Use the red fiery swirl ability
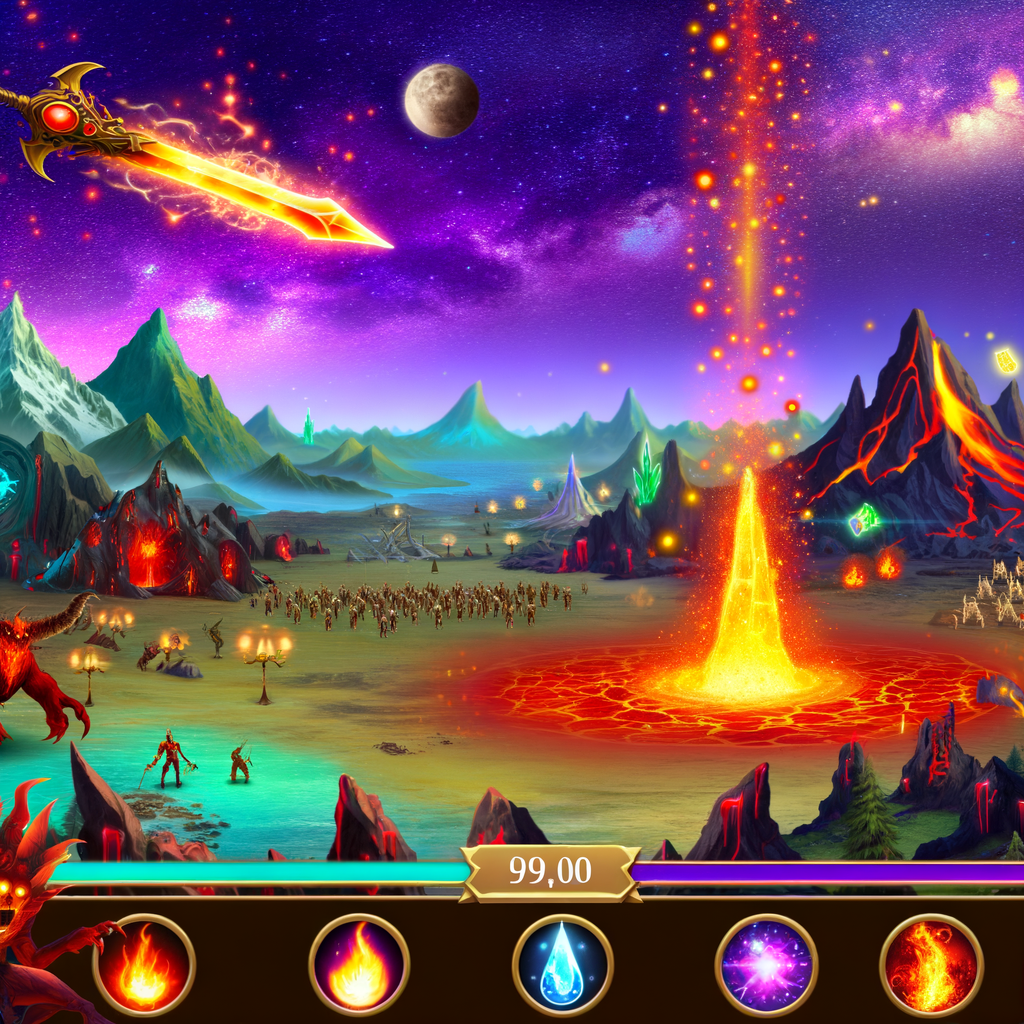The image size is (1024, 1024). click(931, 965)
